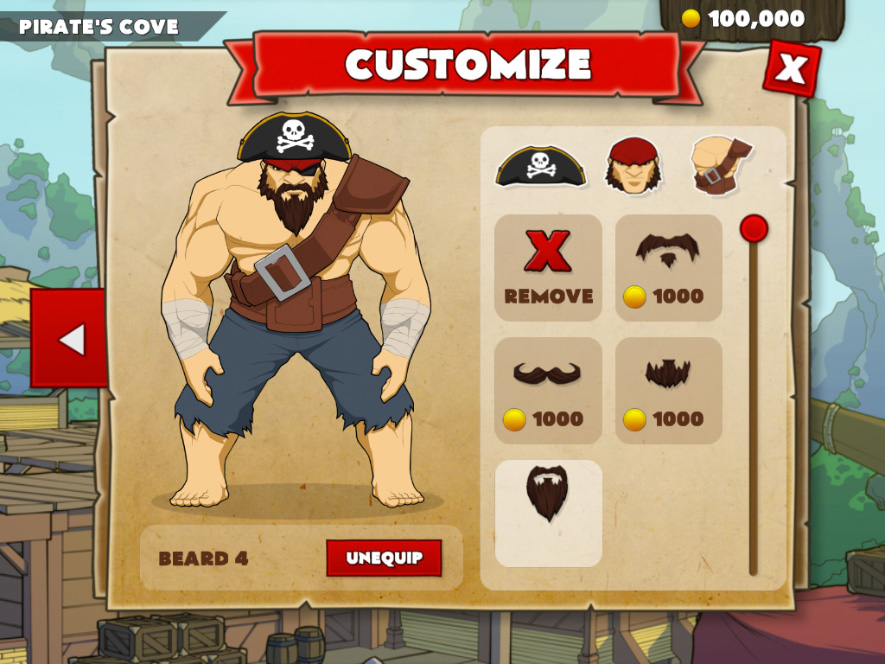Screen dimensions: 885x664
Task: Purchase the handlebar mustache for 1000
Action: pos(548,391)
